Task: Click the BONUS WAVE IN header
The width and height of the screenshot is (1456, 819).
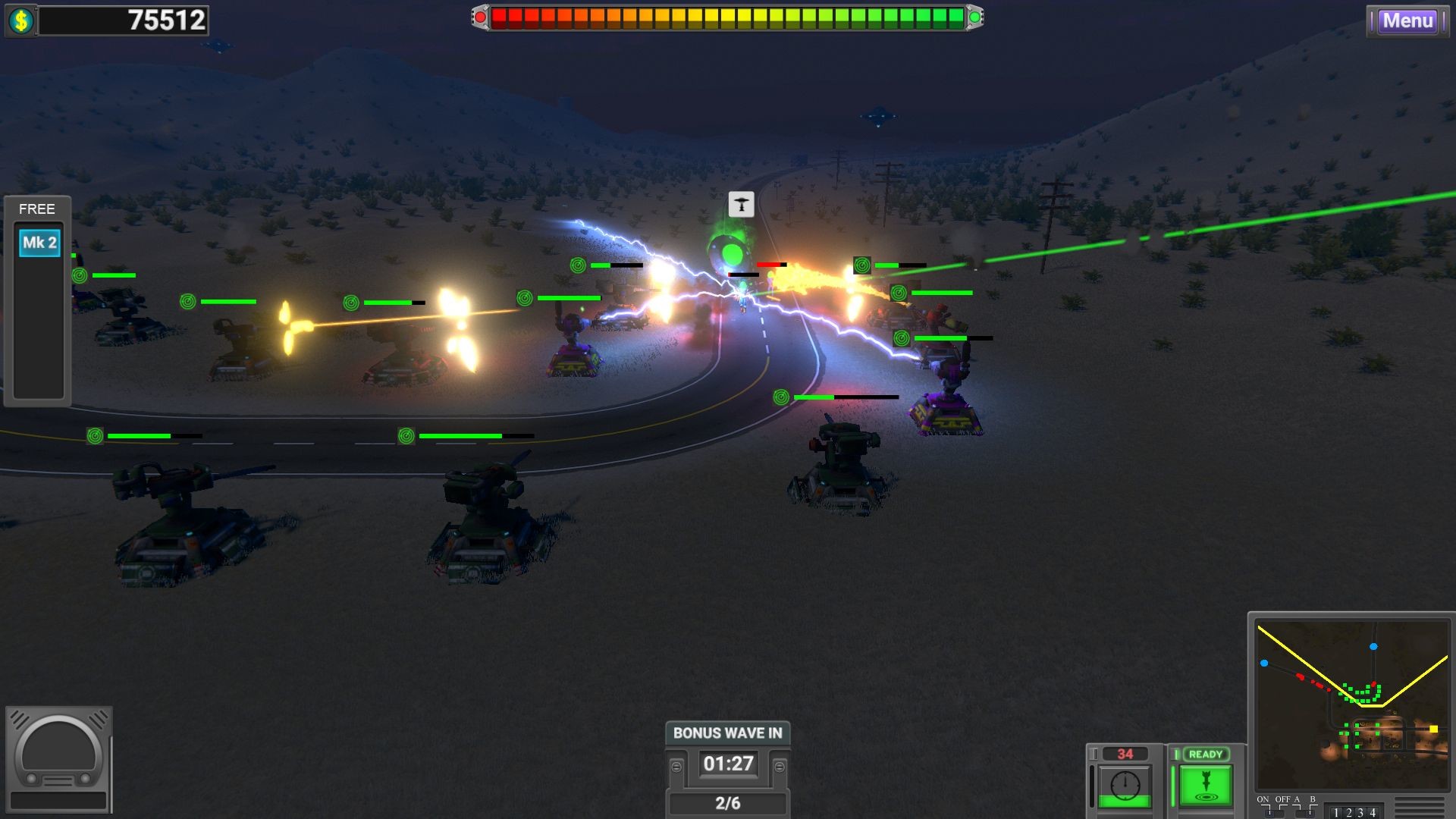Action: point(726,733)
